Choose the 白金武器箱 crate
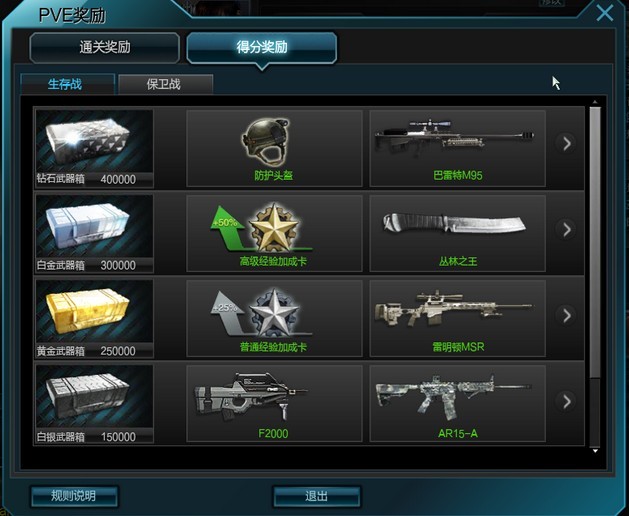 94,233
